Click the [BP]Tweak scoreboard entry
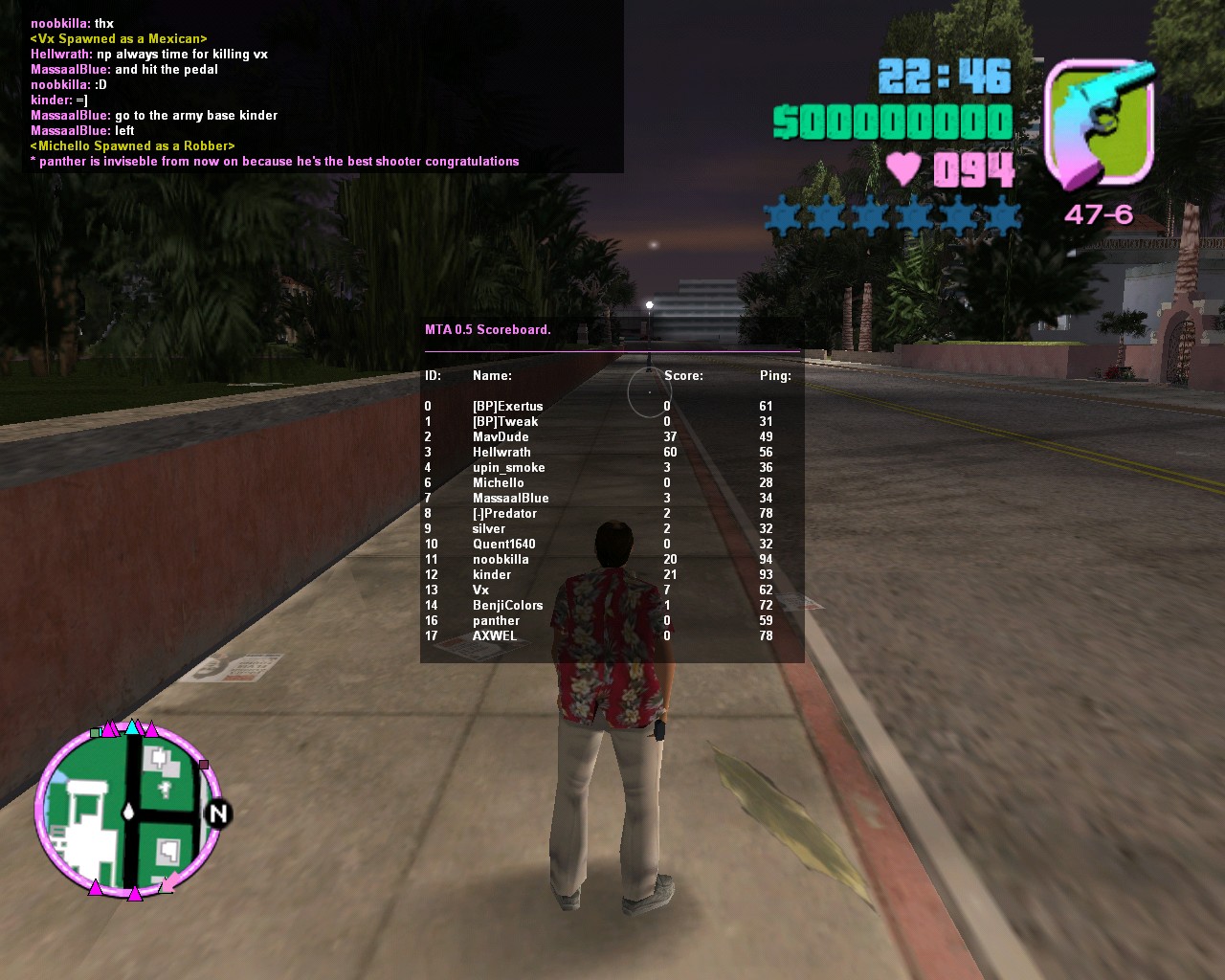Viewport: 1225px width, 980px height. [x=505, y=422]
